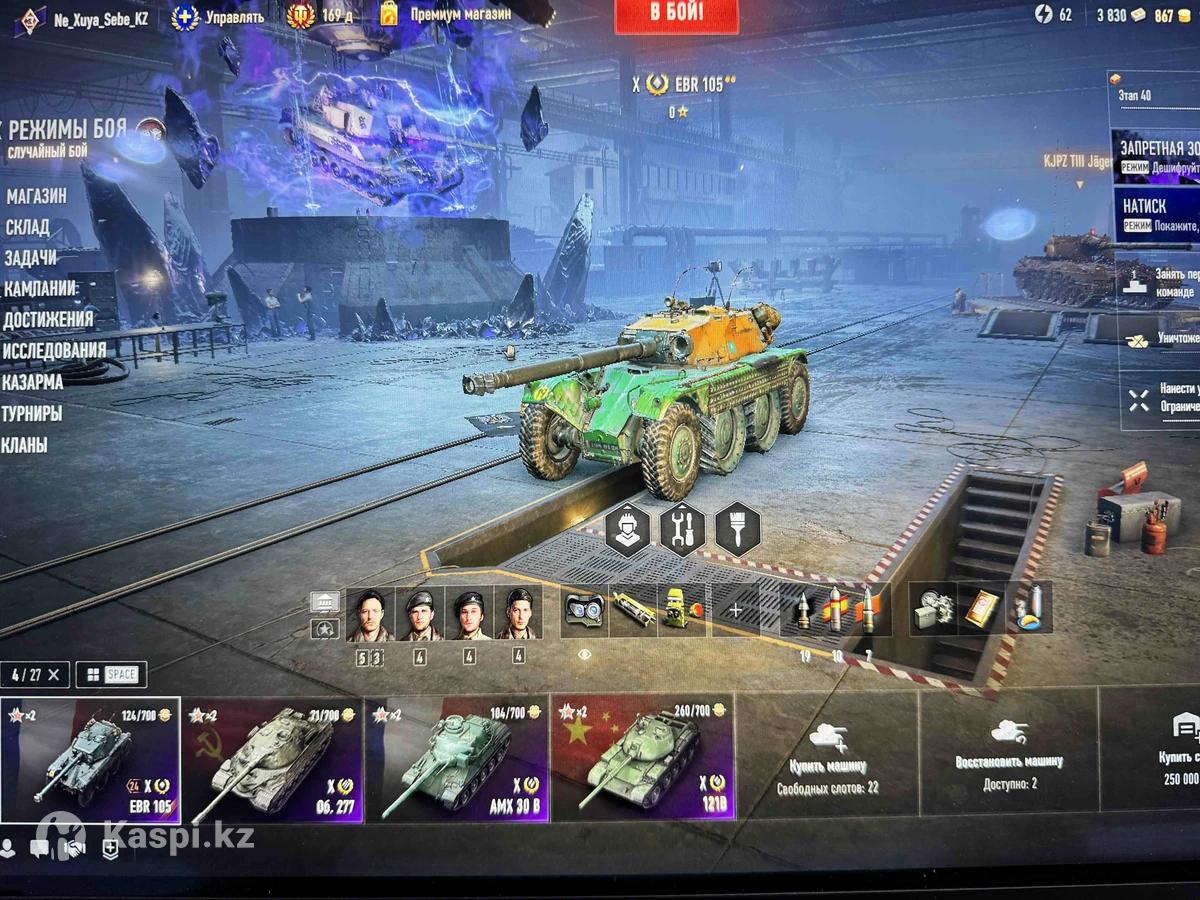Open the Склад depot menu
This screenshot has height=900, width=1200.
click(28, 228)
